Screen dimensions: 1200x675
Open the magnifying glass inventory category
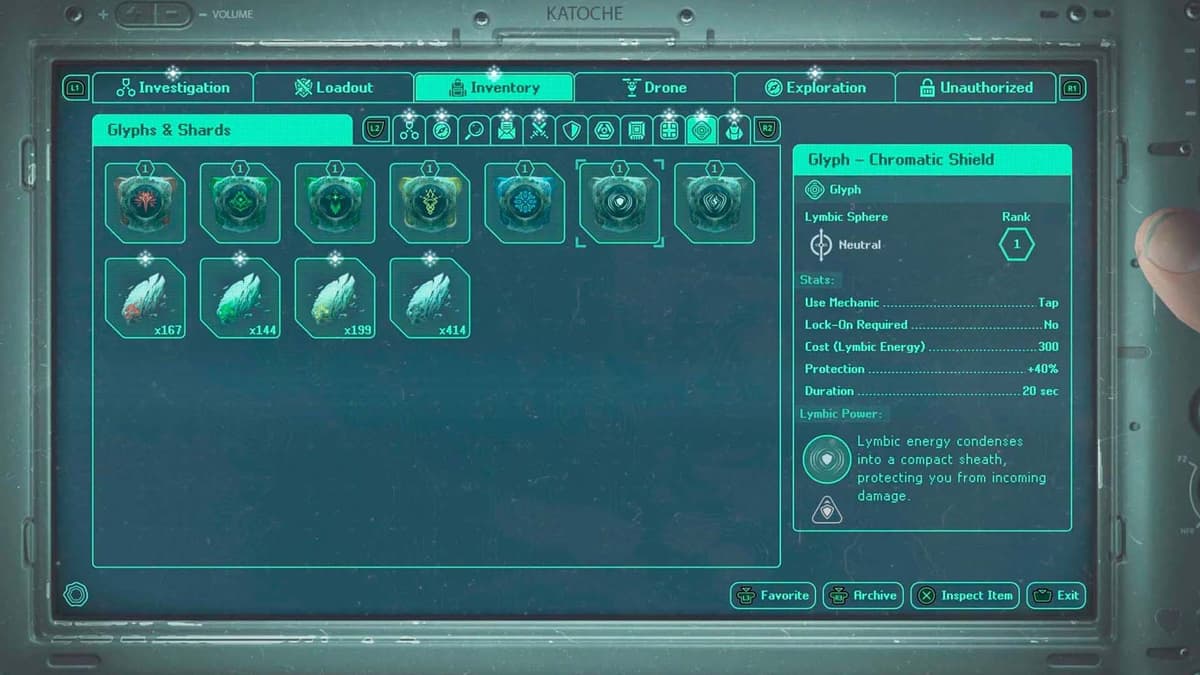[474, 130]
